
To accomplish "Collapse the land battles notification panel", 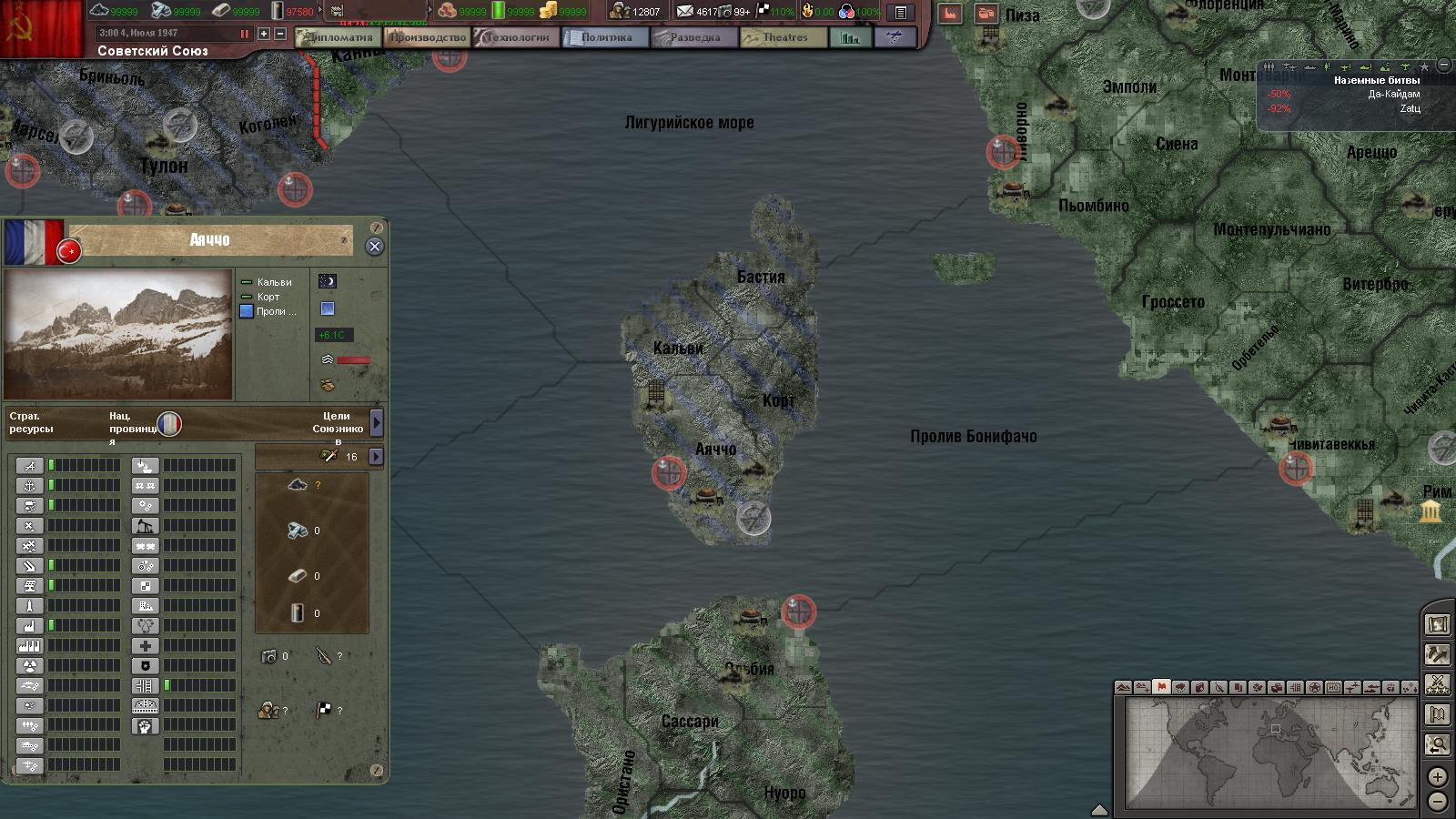I will (x=1443, y=66).
